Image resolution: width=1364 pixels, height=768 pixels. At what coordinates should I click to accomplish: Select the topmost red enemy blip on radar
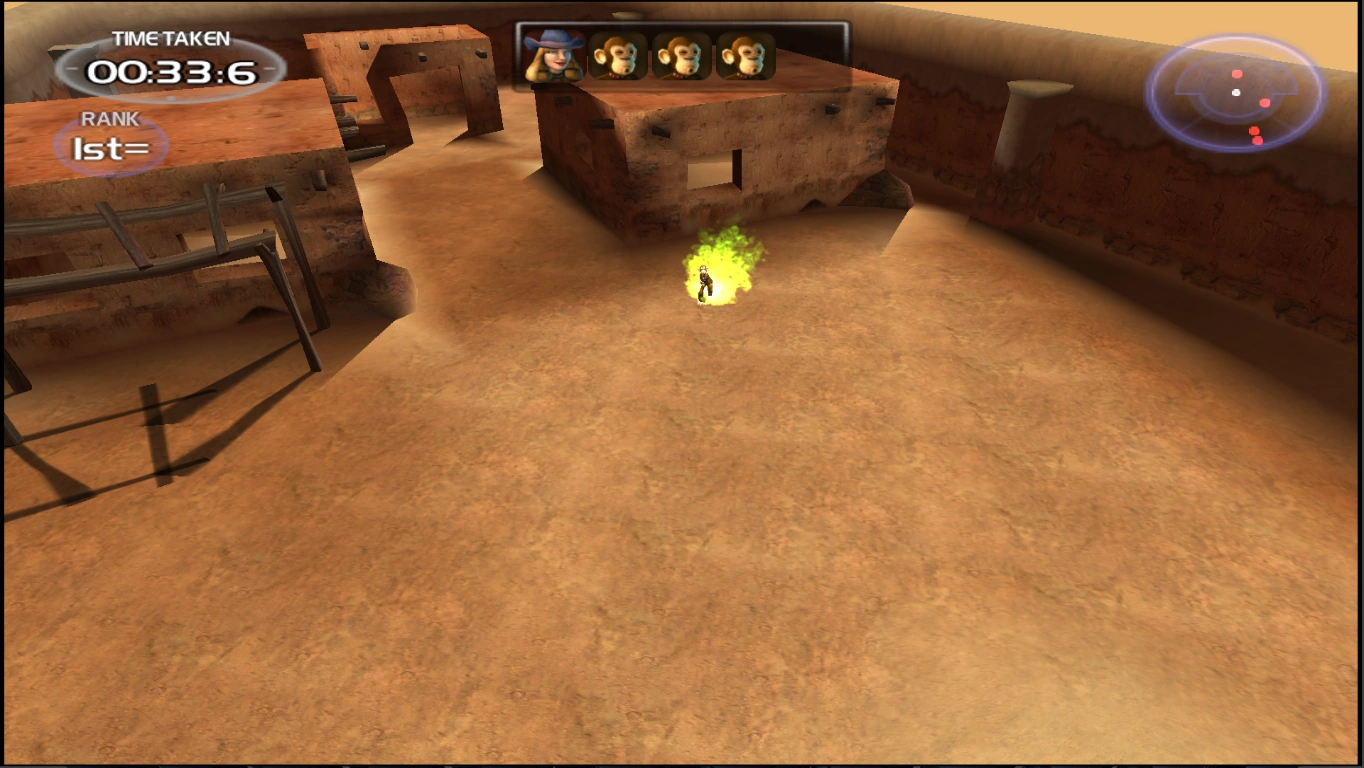click(1237, 74)
